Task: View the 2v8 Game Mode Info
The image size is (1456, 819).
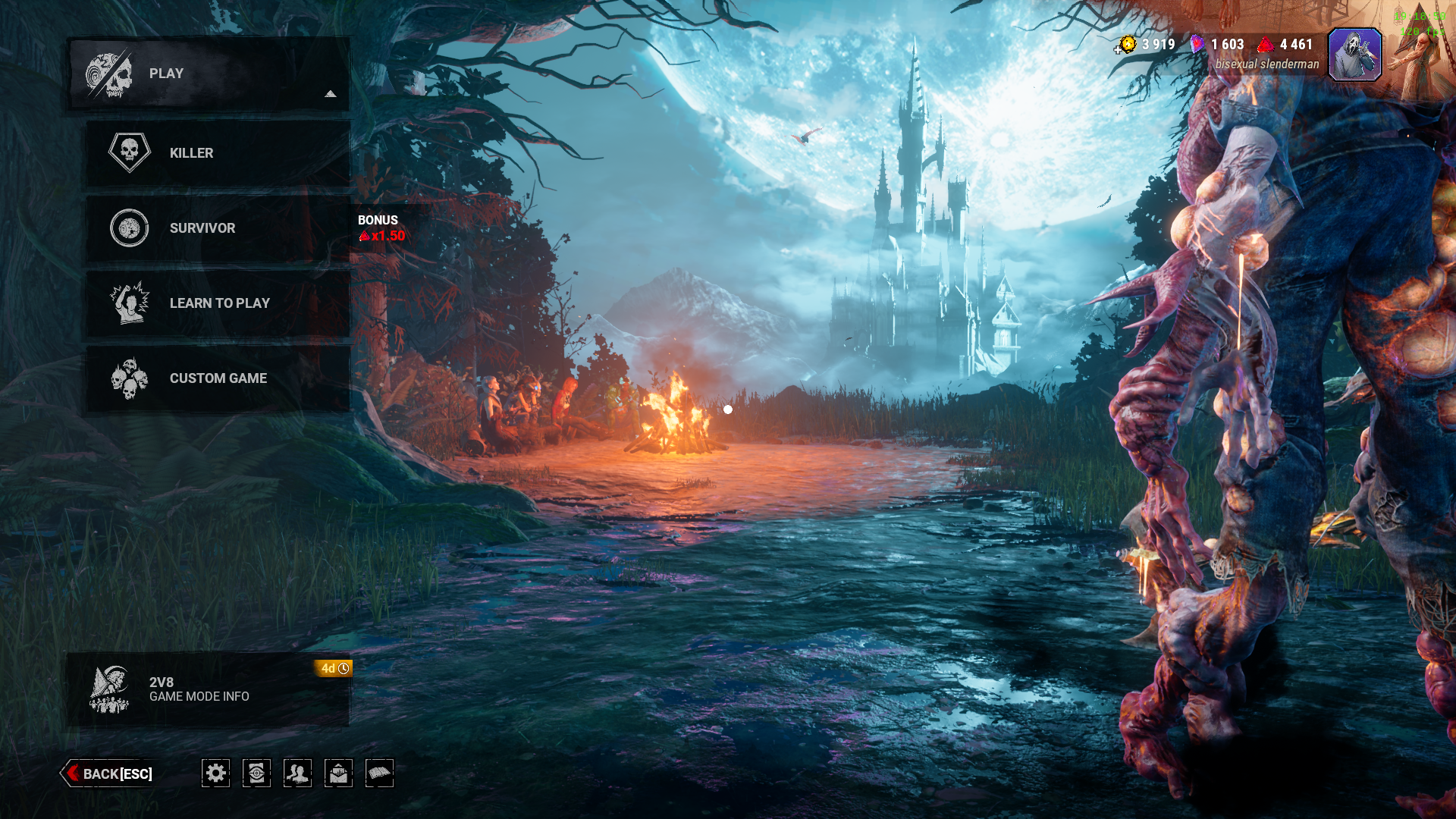Action: tap(208, 689)
